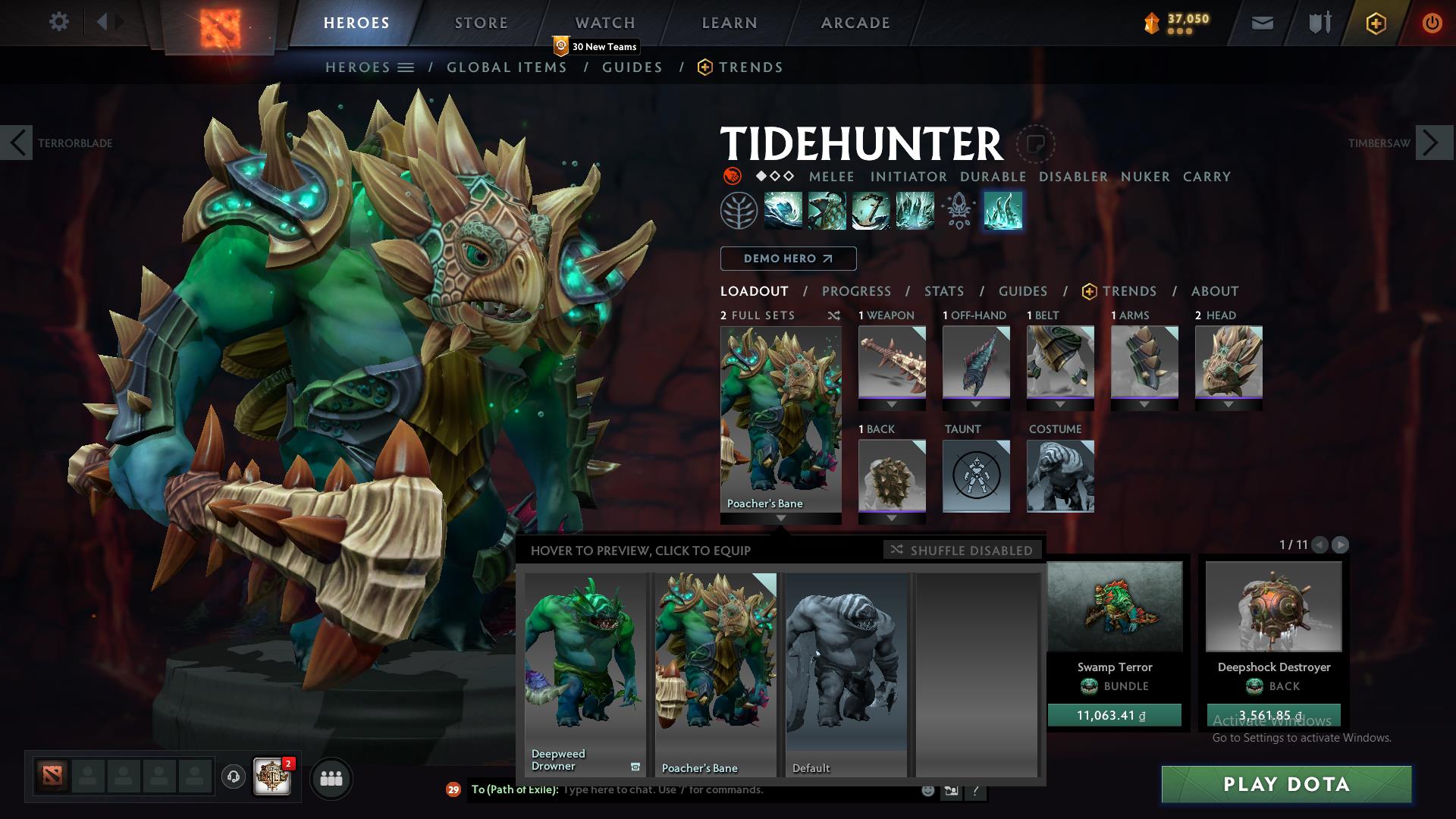Open the settings gear menu
The height and width of the screenshot is (819, 1456).
58,22
